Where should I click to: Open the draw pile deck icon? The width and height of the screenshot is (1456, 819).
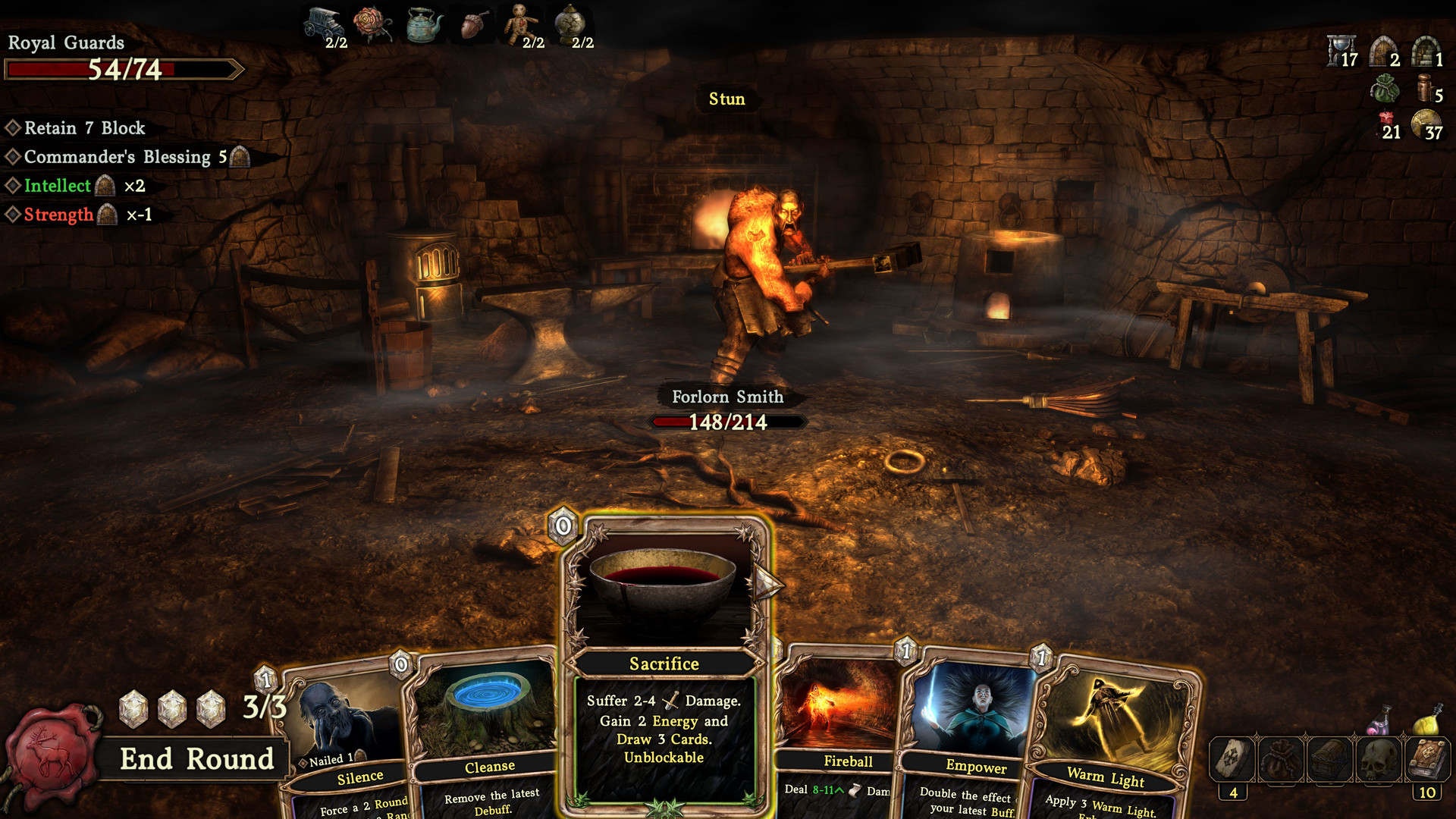tap(1233, 759)
